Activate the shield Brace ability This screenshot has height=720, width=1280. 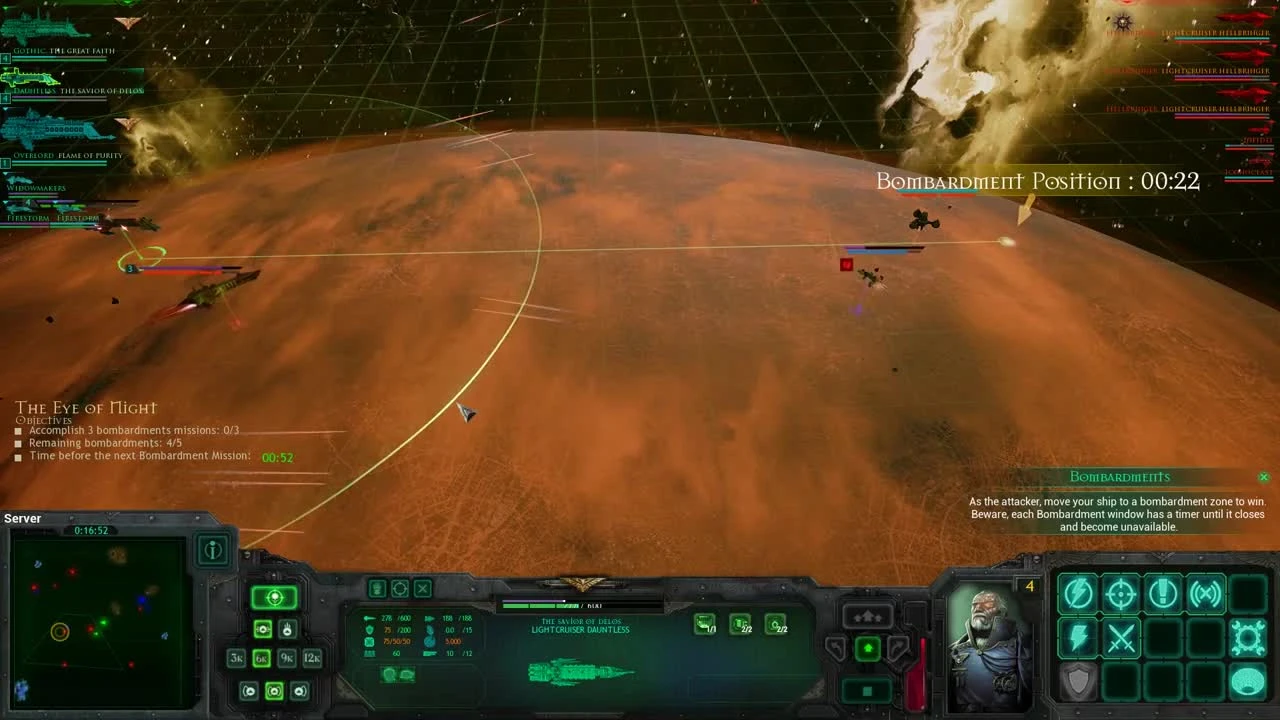pyautogui.click(x=1076, y=680)
